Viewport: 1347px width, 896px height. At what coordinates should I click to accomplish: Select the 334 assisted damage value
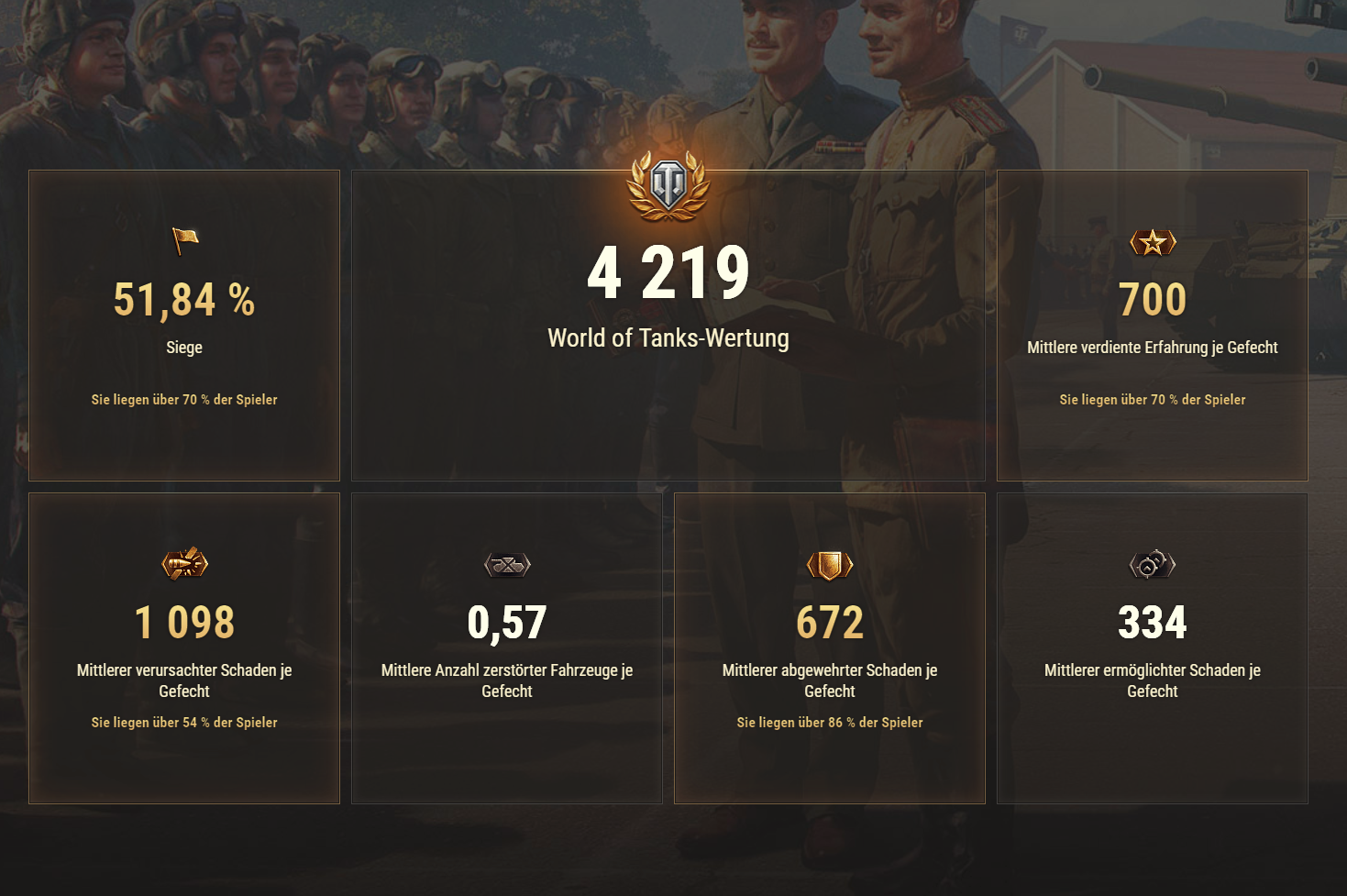point(1152,622)
